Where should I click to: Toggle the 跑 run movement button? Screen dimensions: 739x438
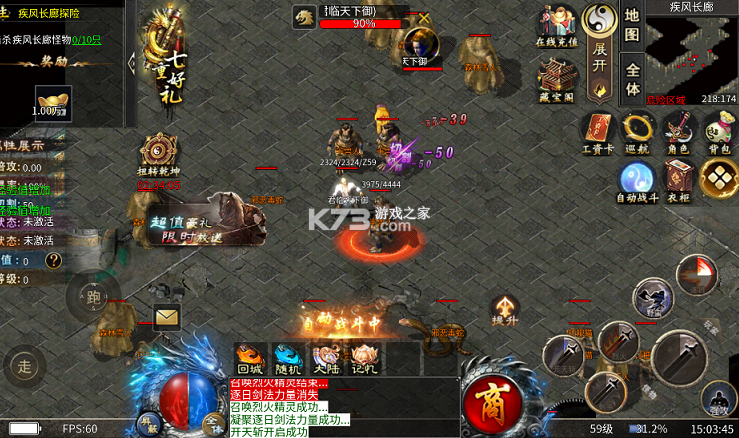(95, 296)
